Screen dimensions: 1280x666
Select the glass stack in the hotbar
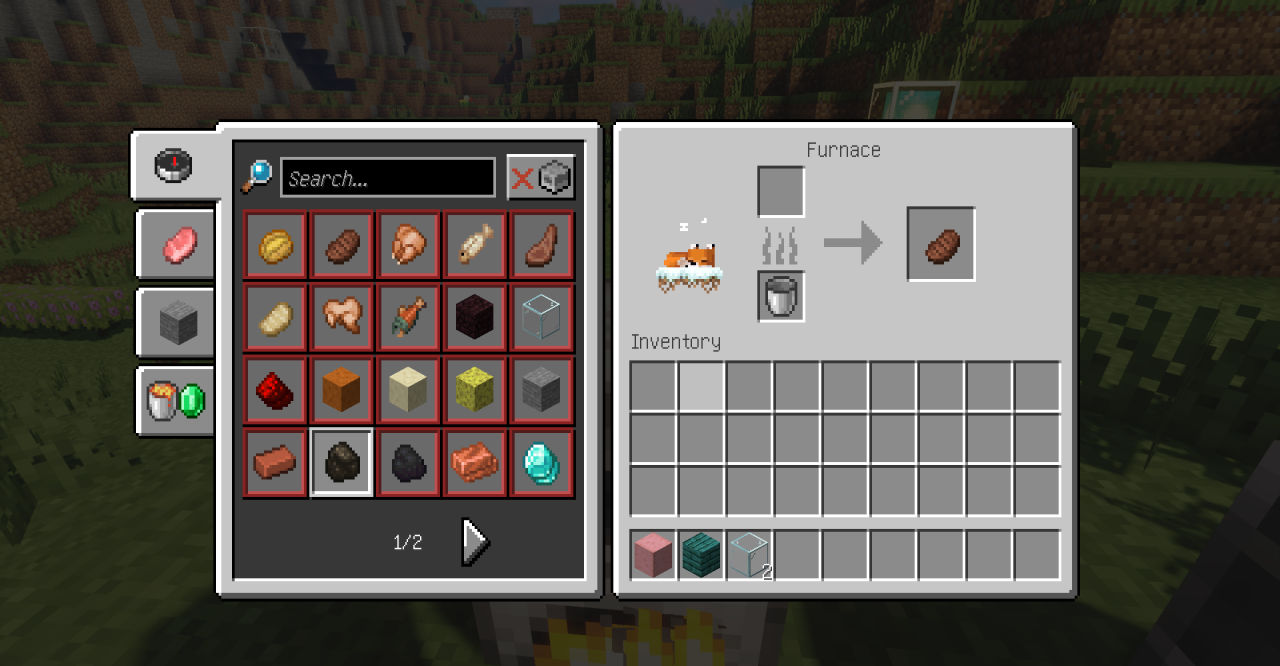[750, 555]
